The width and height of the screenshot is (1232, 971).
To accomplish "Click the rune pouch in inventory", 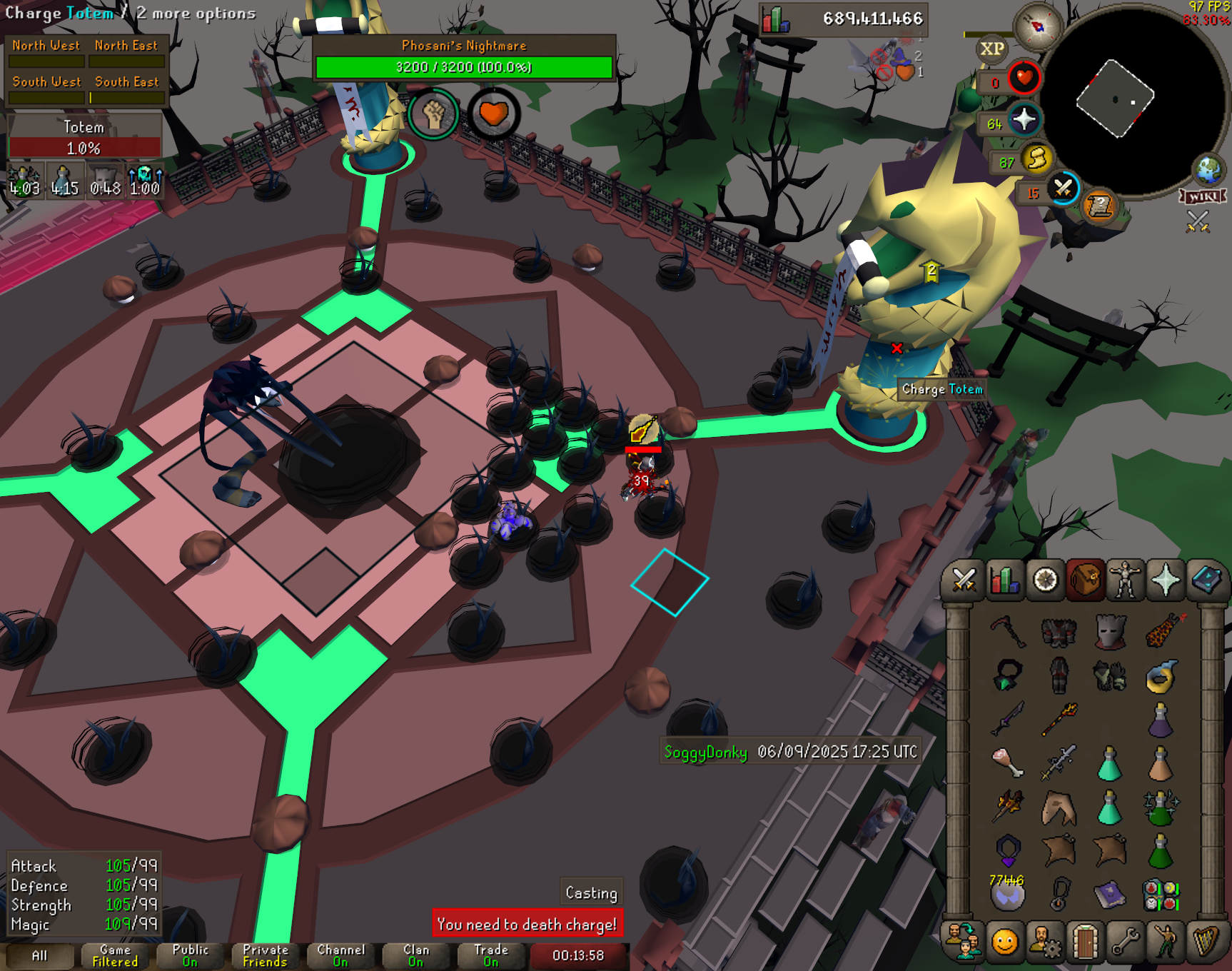I will coord(1161,895).
